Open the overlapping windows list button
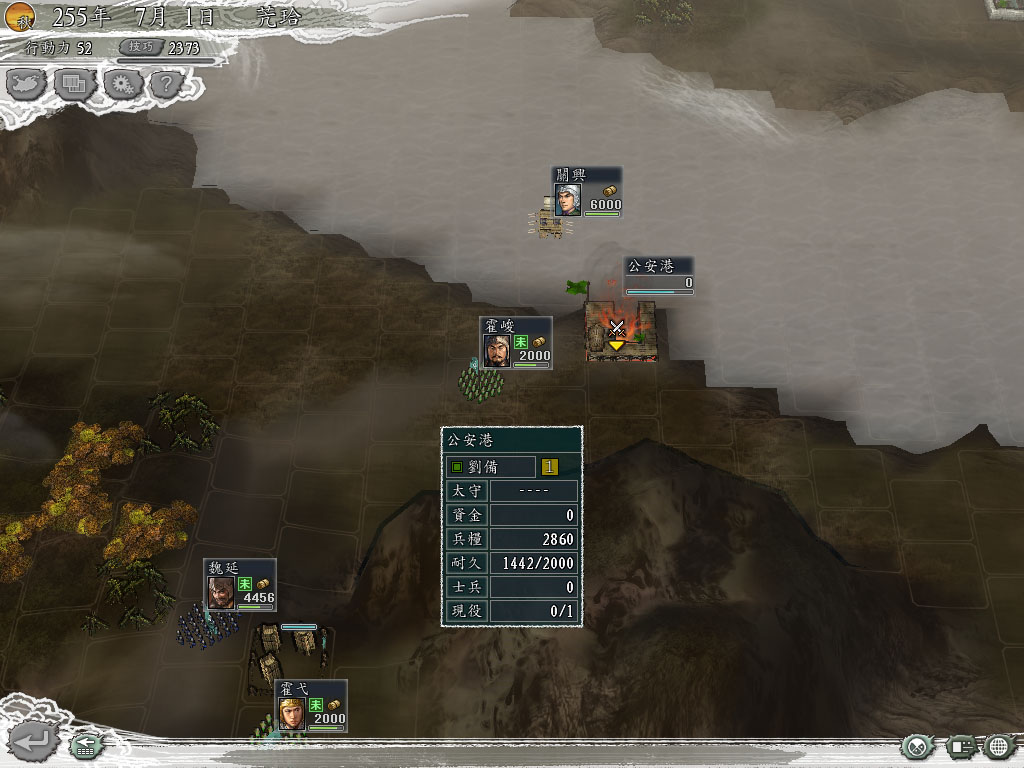 (75, 84)
